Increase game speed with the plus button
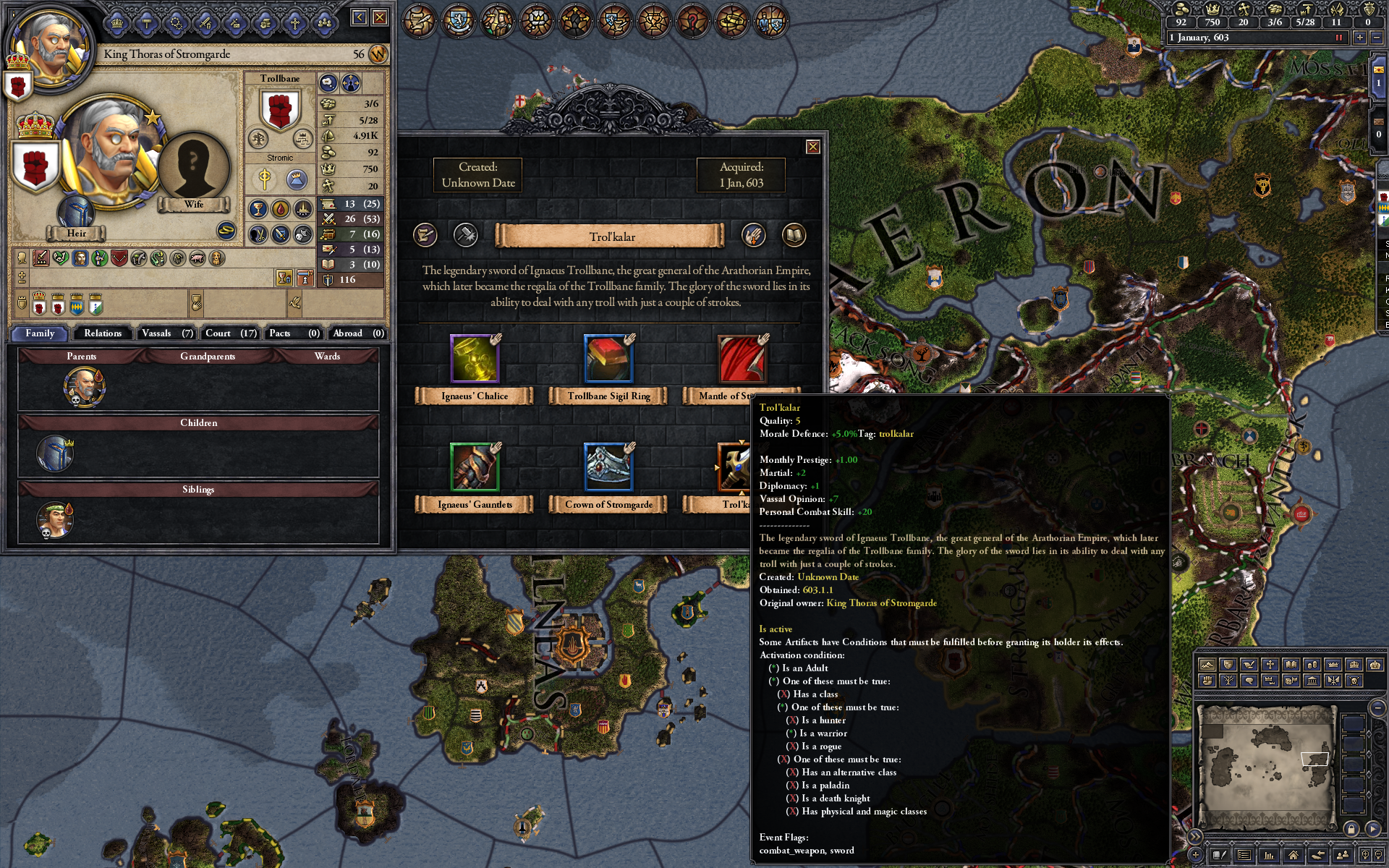This screenshot has height=868, width=1389. tap(1360, 38)
